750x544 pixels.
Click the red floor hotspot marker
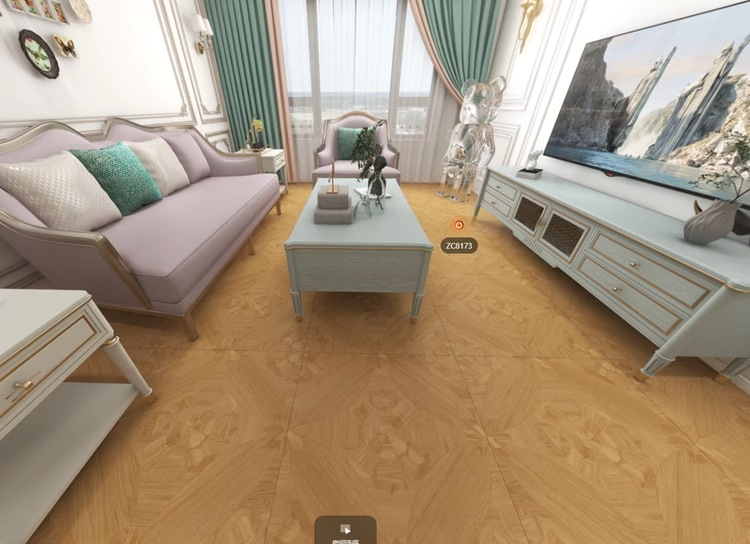(459, 225)
